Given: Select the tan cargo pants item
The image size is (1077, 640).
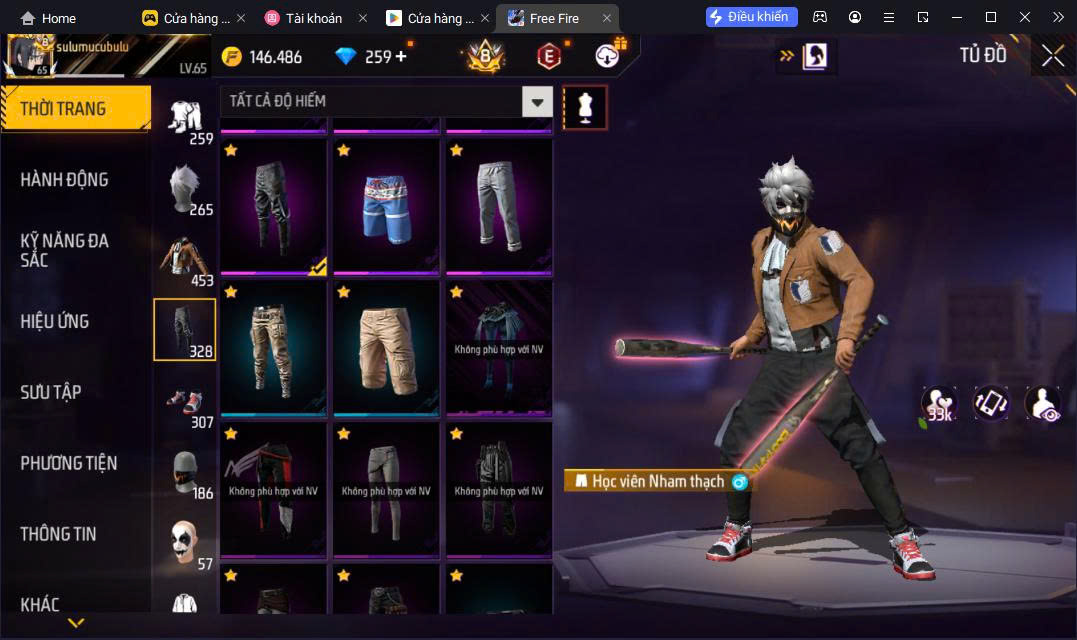Looking at the screenshot, I should tap(273, 348).
